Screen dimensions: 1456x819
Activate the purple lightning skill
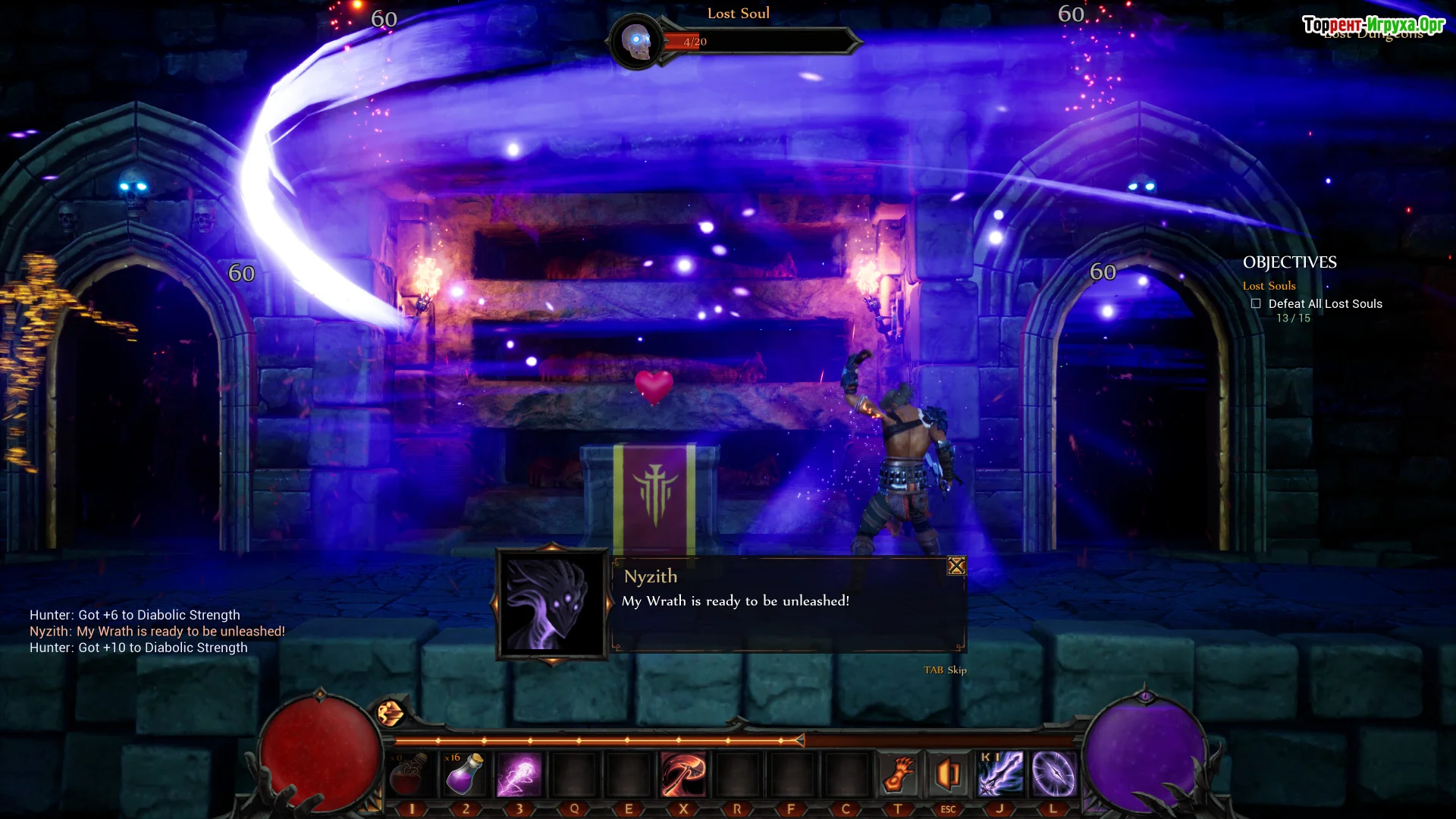pos(519,775)
